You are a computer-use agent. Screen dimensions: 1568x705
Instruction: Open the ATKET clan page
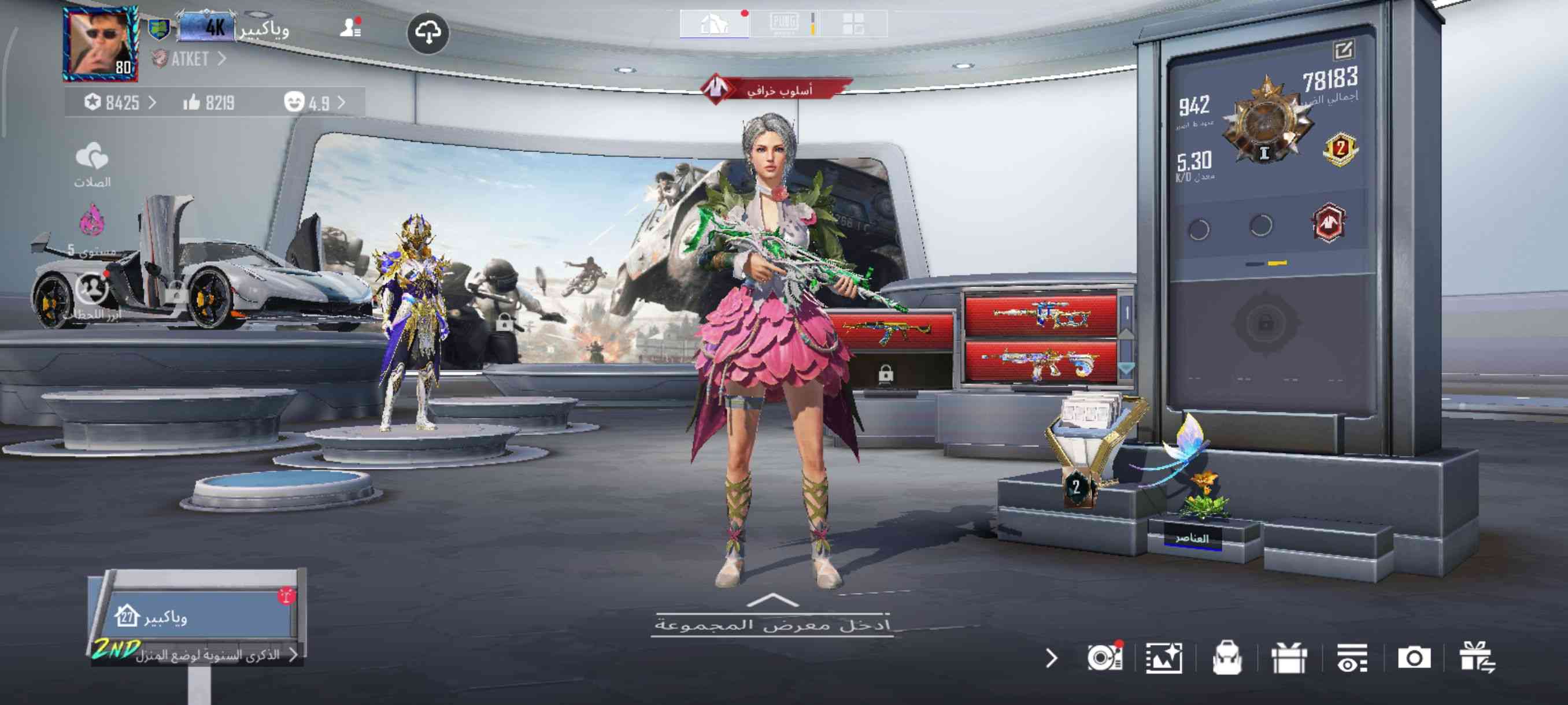(188, 59)
